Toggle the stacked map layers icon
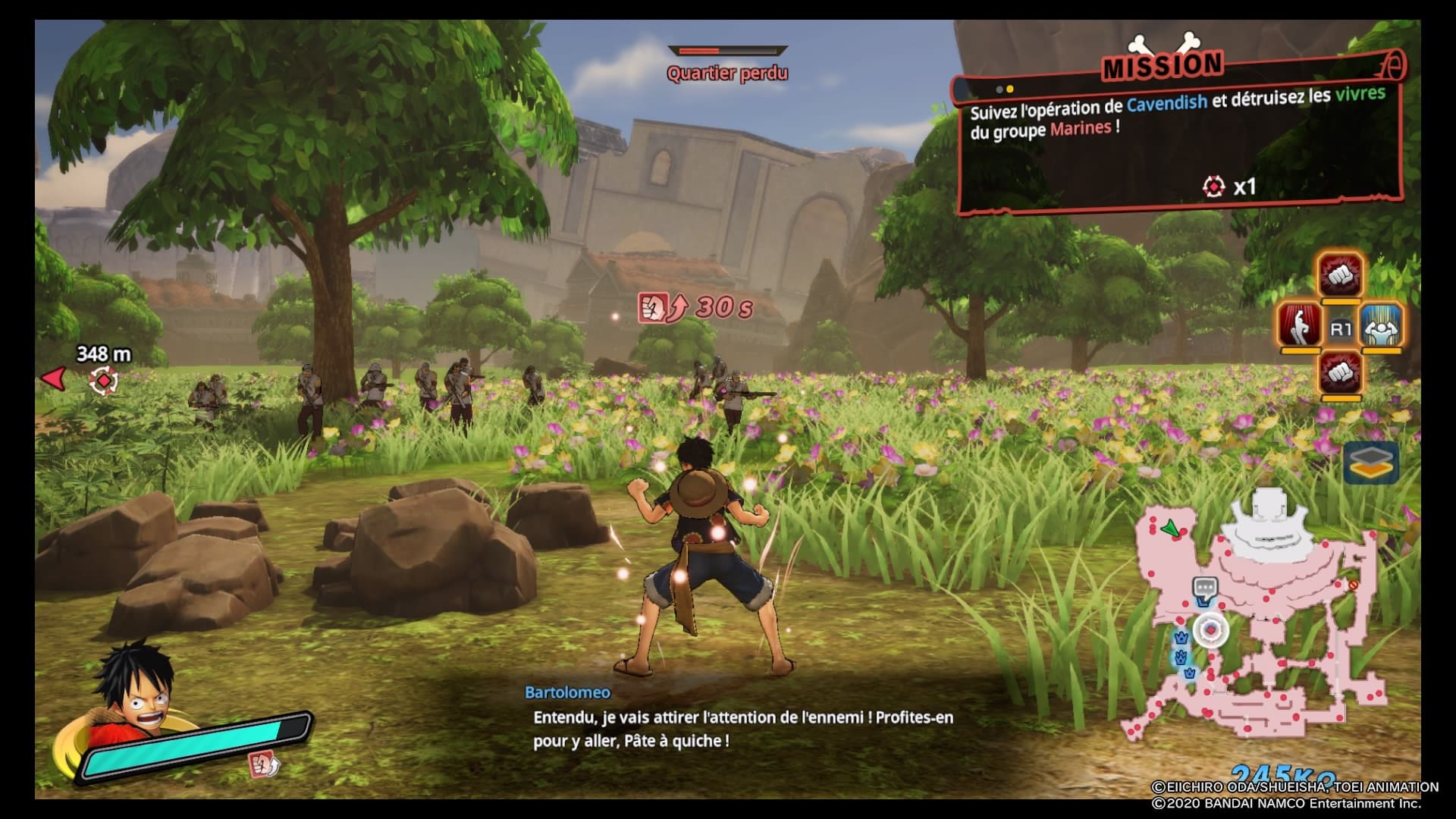This screenshot has width=1456, height=819. coord(1371,462)
